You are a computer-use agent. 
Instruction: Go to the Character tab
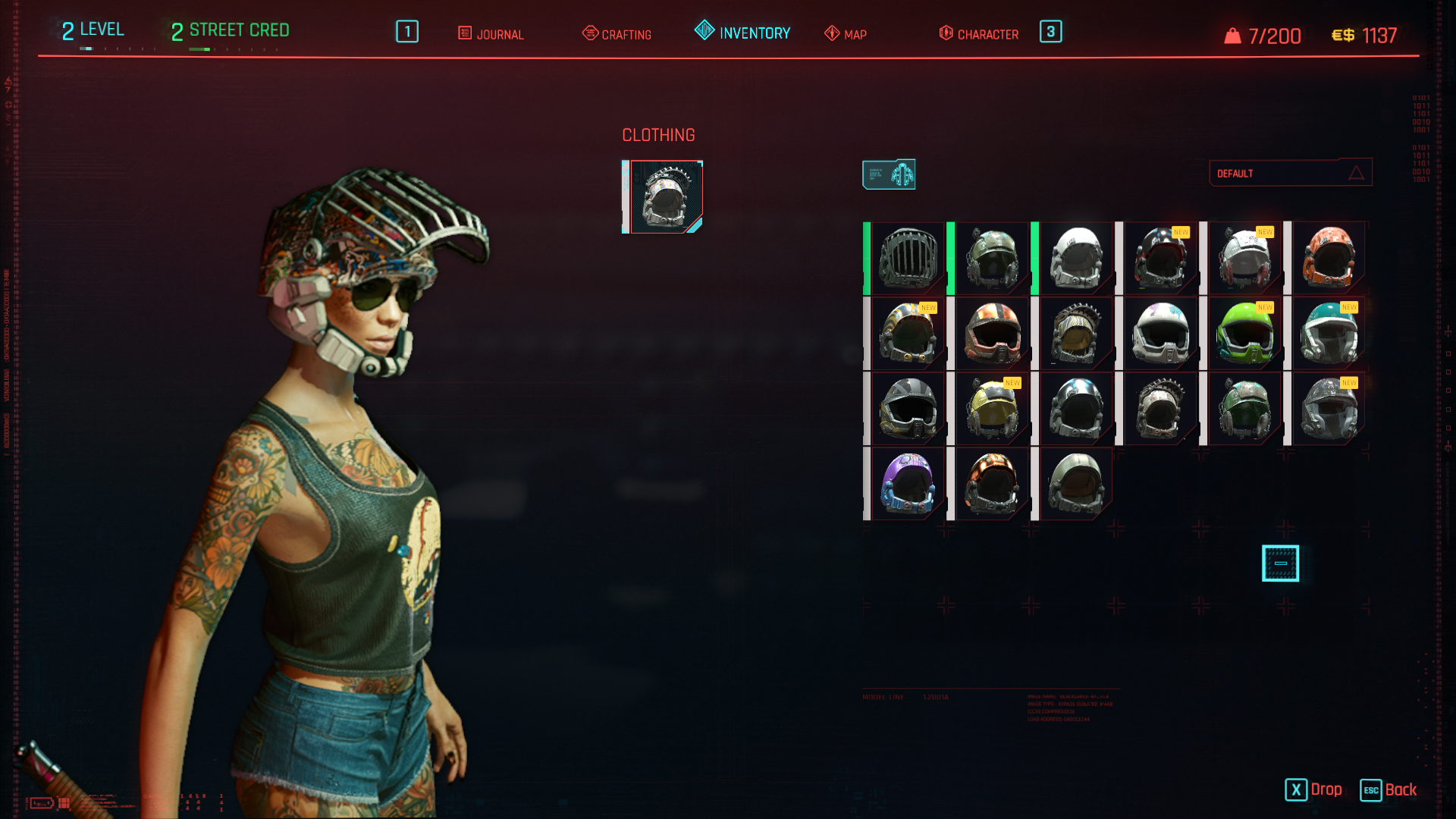tap(979, 34)
